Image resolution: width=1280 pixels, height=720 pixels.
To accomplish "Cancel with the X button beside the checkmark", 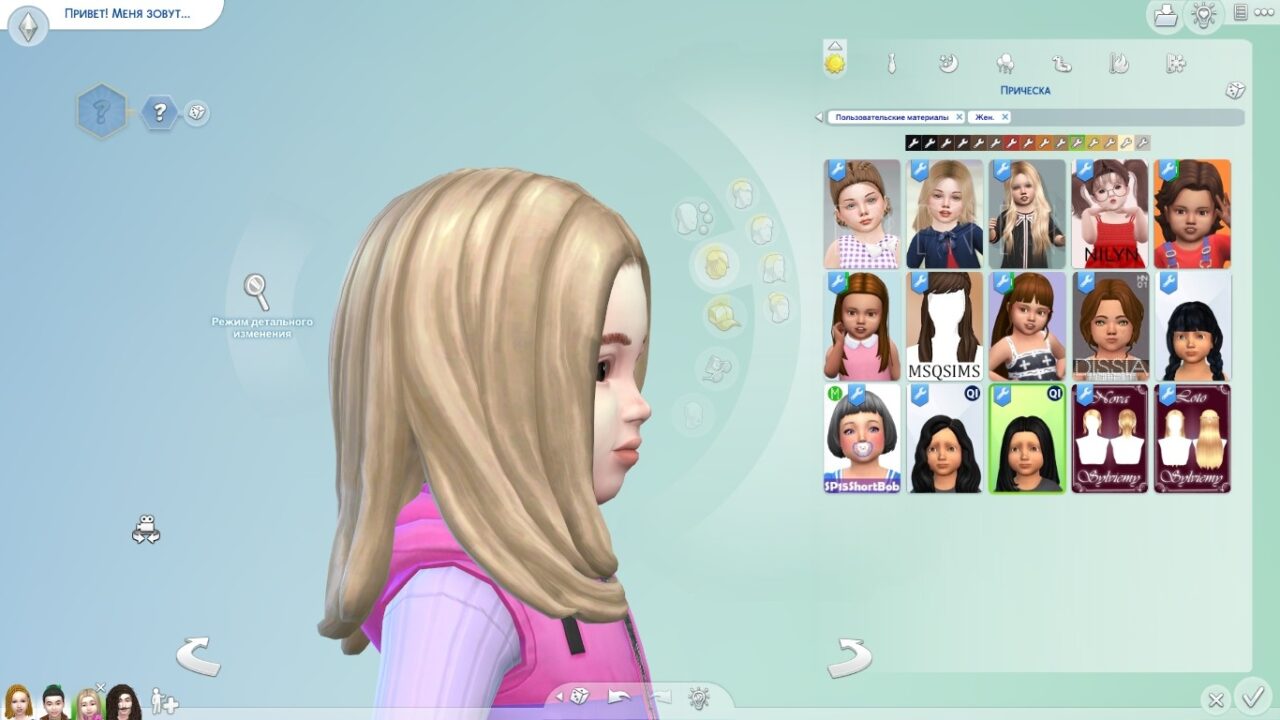I will pyautogui.click(x=1216, y=700).
